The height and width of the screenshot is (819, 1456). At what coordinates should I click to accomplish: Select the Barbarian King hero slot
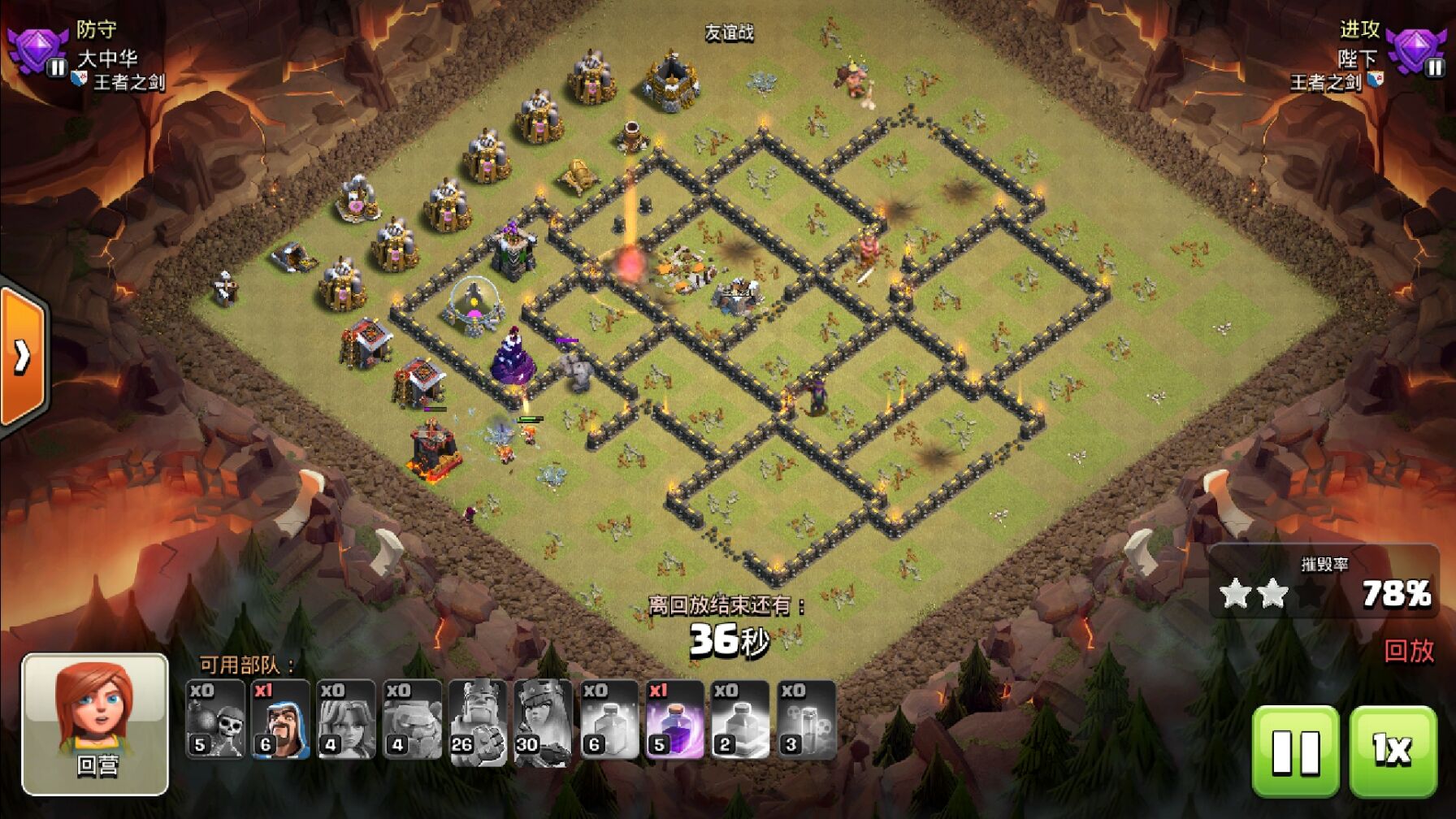[479, 720]
